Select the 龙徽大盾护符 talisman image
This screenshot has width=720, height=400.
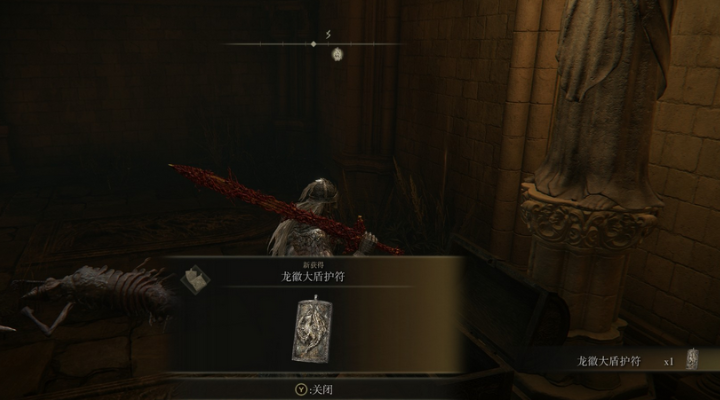tap(314, 329)
